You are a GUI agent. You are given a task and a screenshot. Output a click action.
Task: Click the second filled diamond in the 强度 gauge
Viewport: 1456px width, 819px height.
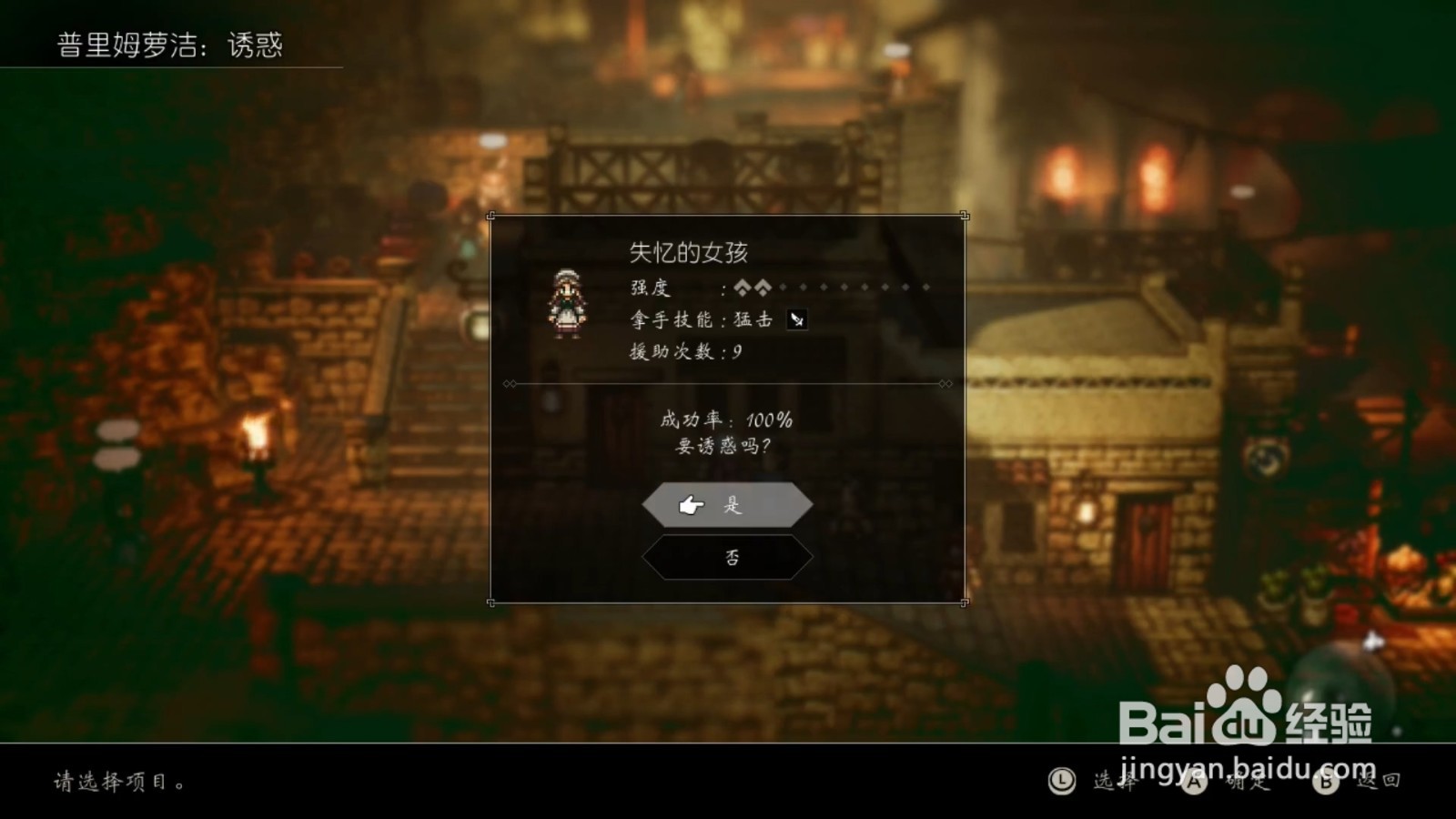(x=764, y=288)
